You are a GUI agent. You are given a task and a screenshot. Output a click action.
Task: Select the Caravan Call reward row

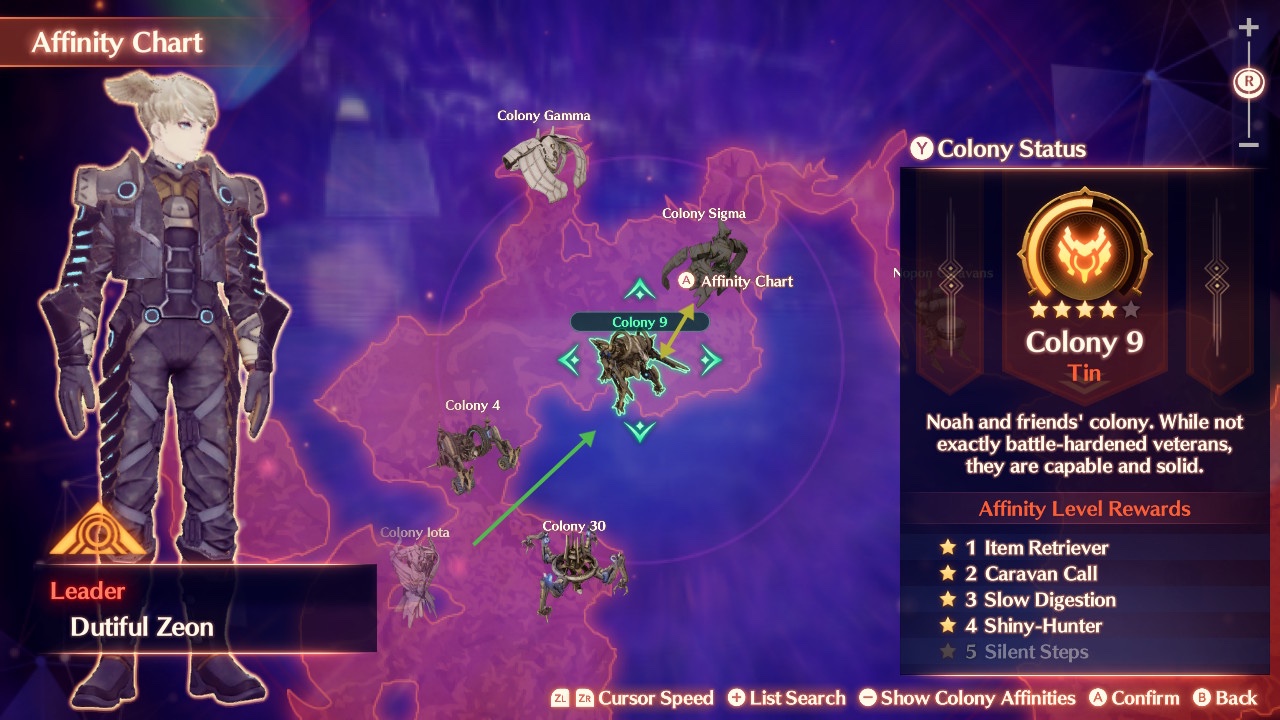tap(1030, 574)
